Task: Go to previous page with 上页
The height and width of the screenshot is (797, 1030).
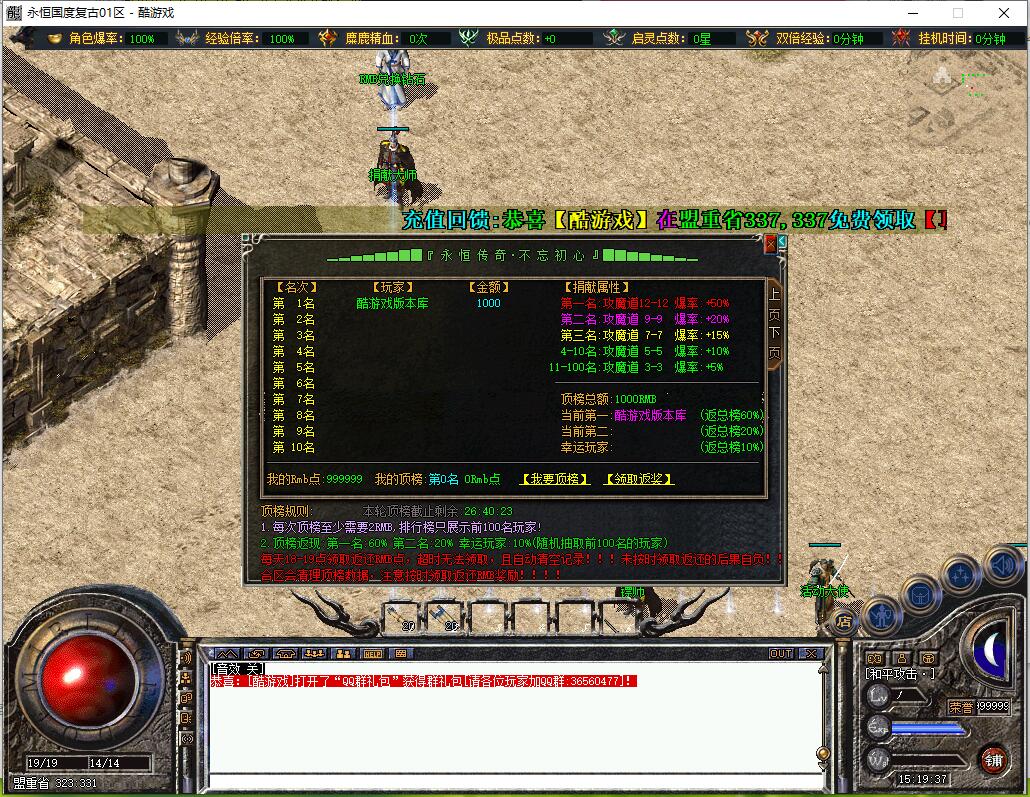Action: coord(774,304)
